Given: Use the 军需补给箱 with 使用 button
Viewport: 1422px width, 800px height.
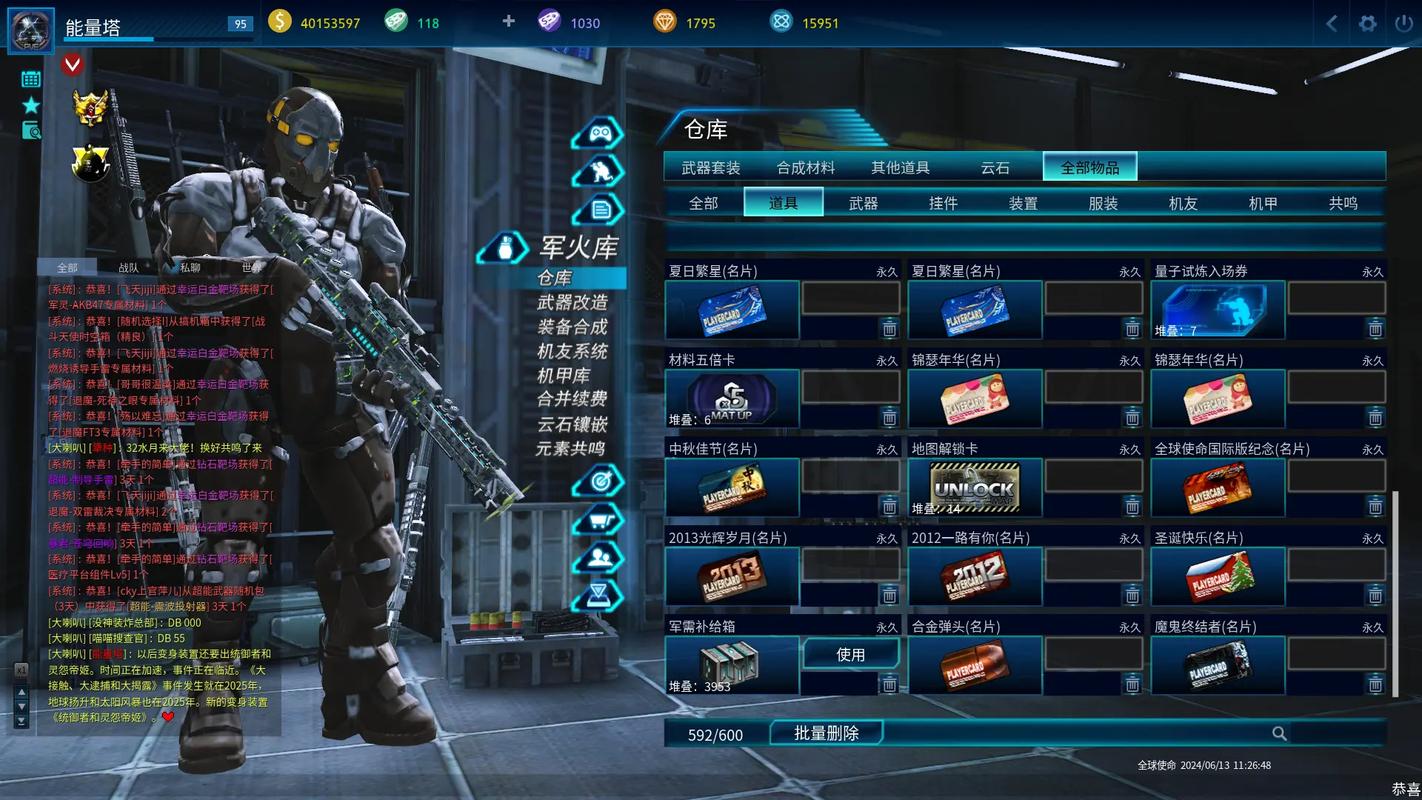Looking at the screenshot, I should (x=850, y=654).
